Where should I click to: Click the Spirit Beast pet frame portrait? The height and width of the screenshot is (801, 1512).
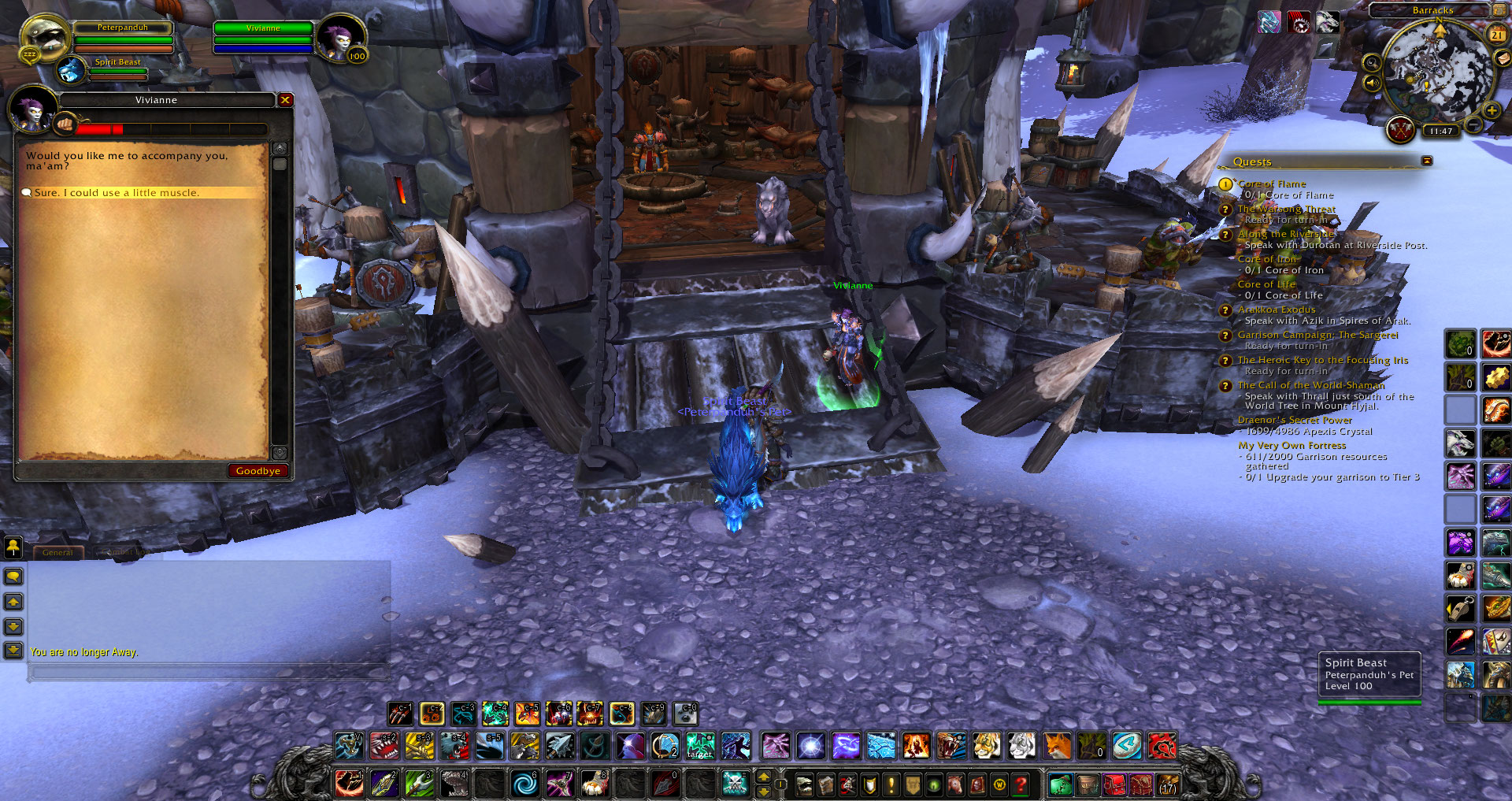click(72, 71)
